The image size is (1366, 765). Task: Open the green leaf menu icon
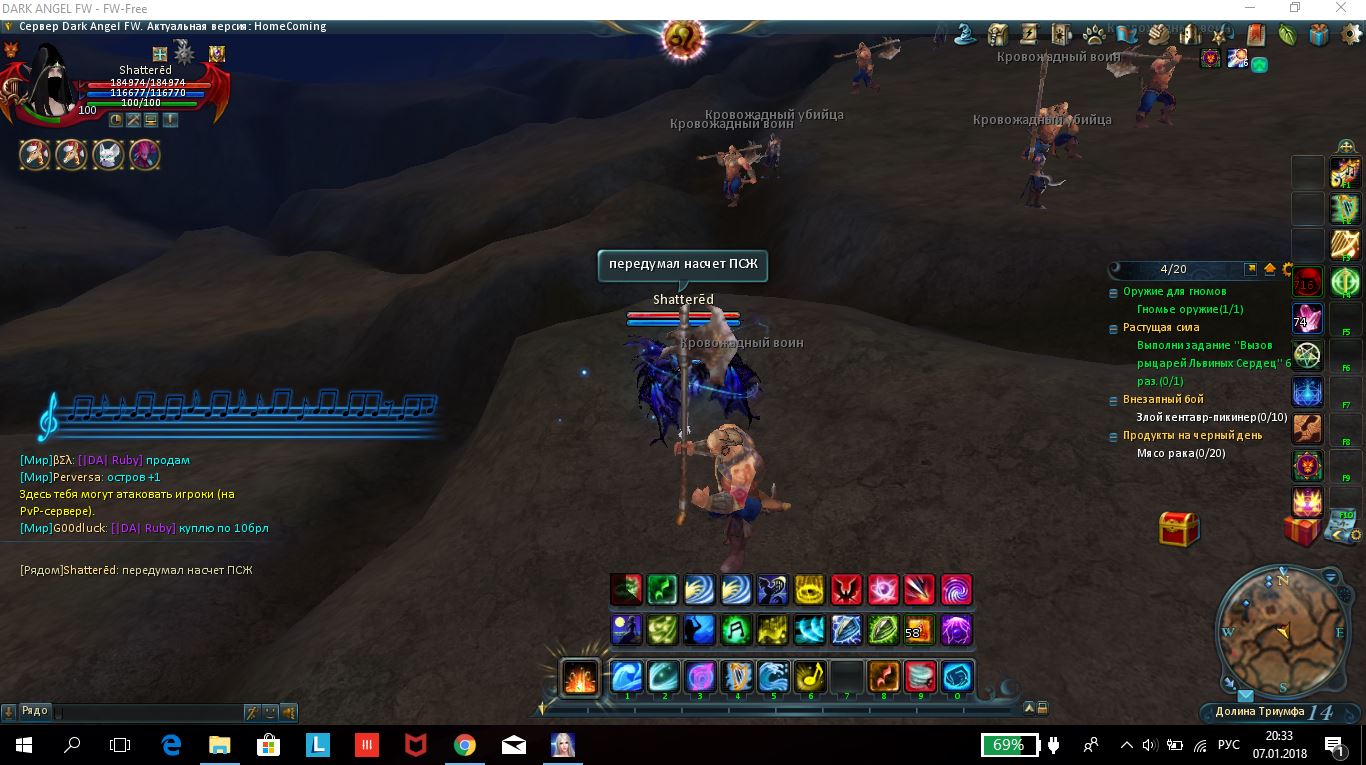[1287, 35]
